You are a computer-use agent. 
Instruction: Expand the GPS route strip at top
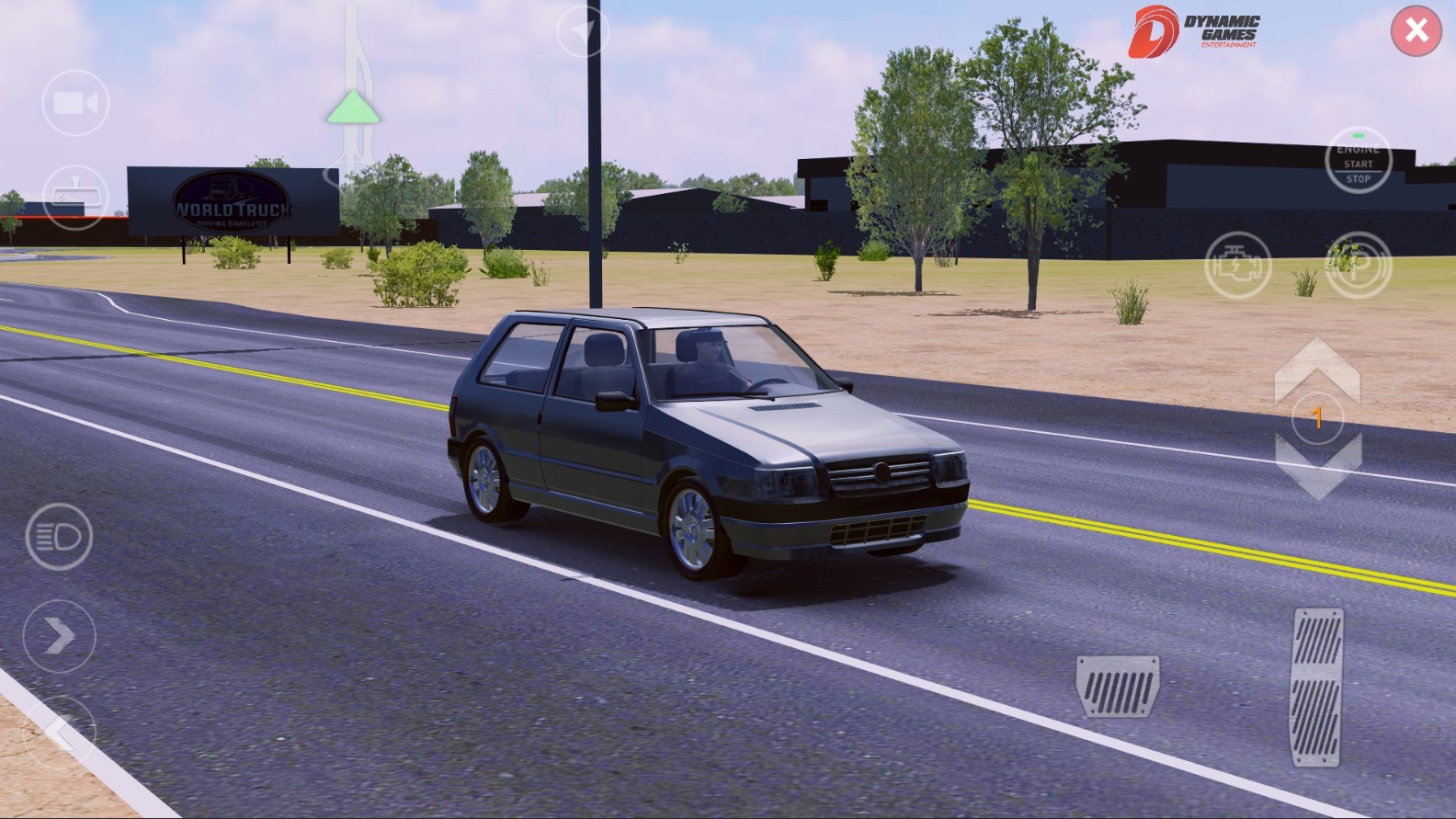click(x=352, y=55)
